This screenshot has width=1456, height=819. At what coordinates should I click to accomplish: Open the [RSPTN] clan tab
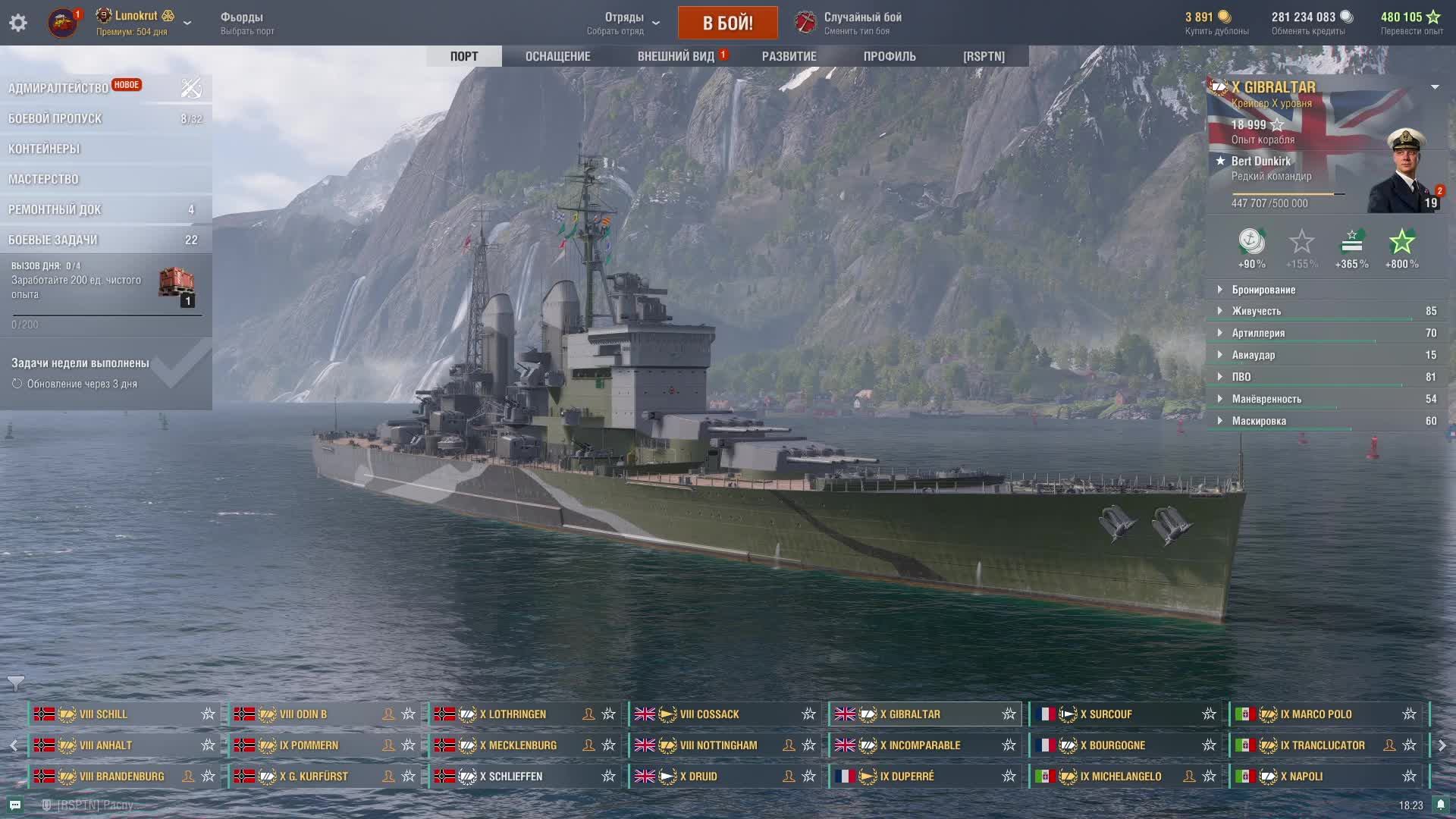tap(984, 56)
